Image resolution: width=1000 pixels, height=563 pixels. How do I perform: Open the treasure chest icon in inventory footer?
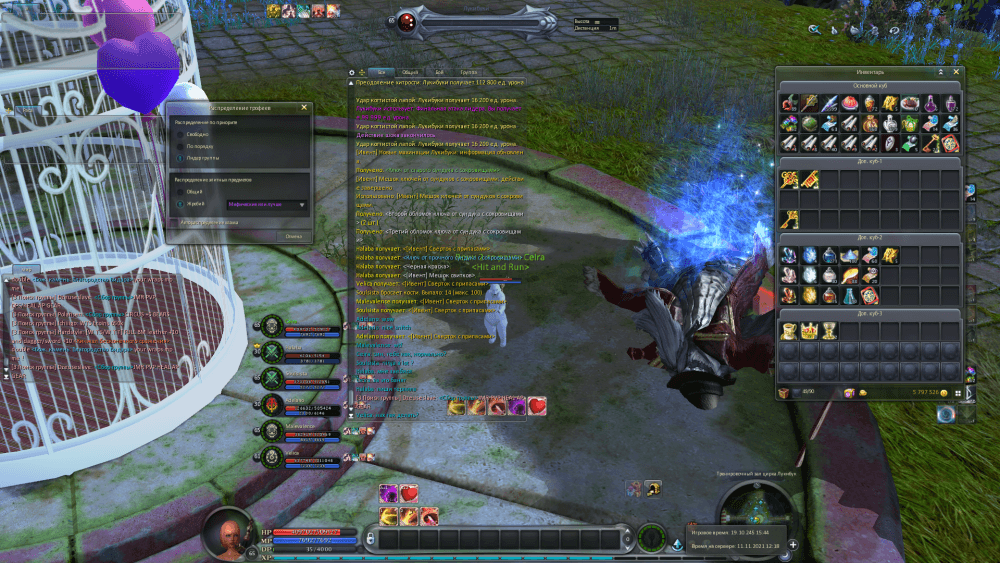(x=784, y=393)
